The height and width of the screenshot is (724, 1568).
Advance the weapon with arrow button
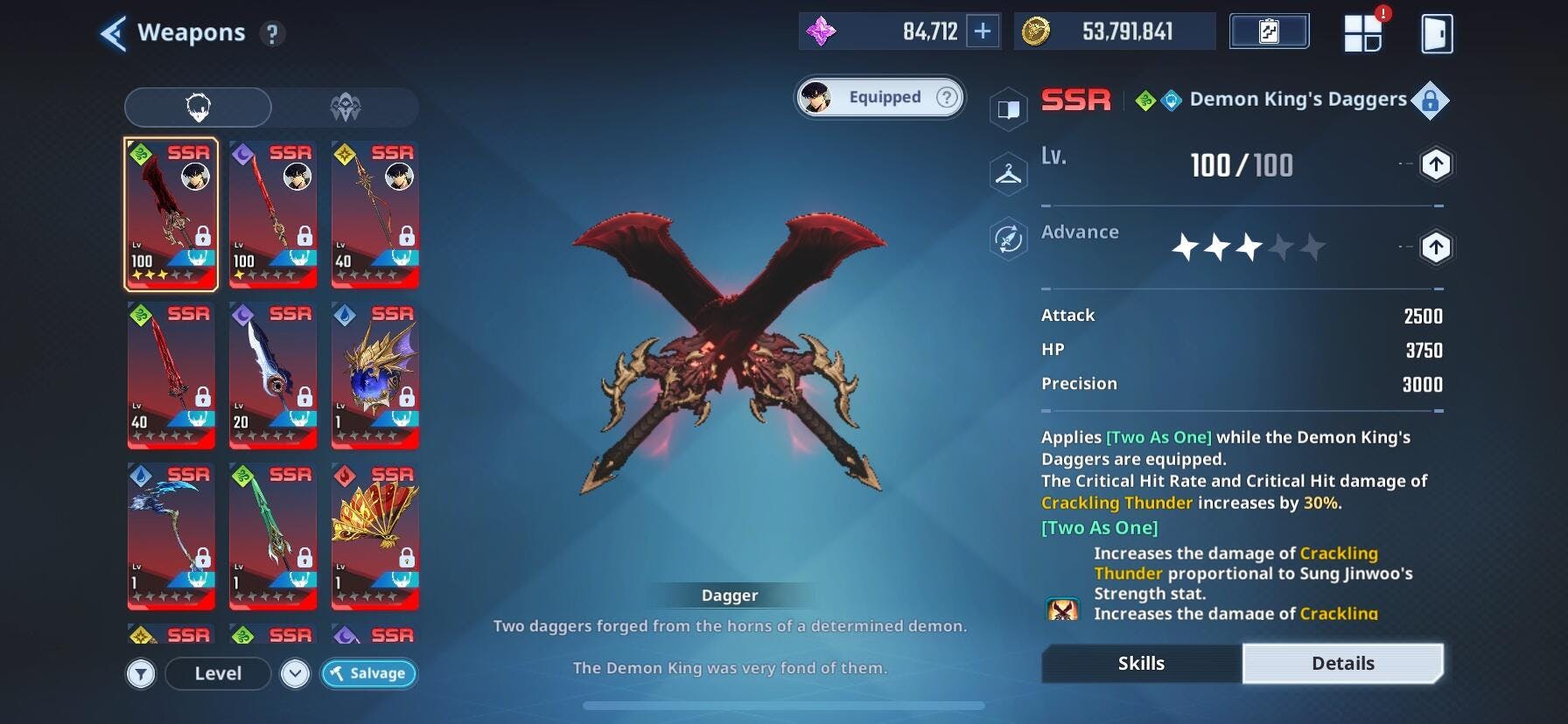coord(1435,247)
